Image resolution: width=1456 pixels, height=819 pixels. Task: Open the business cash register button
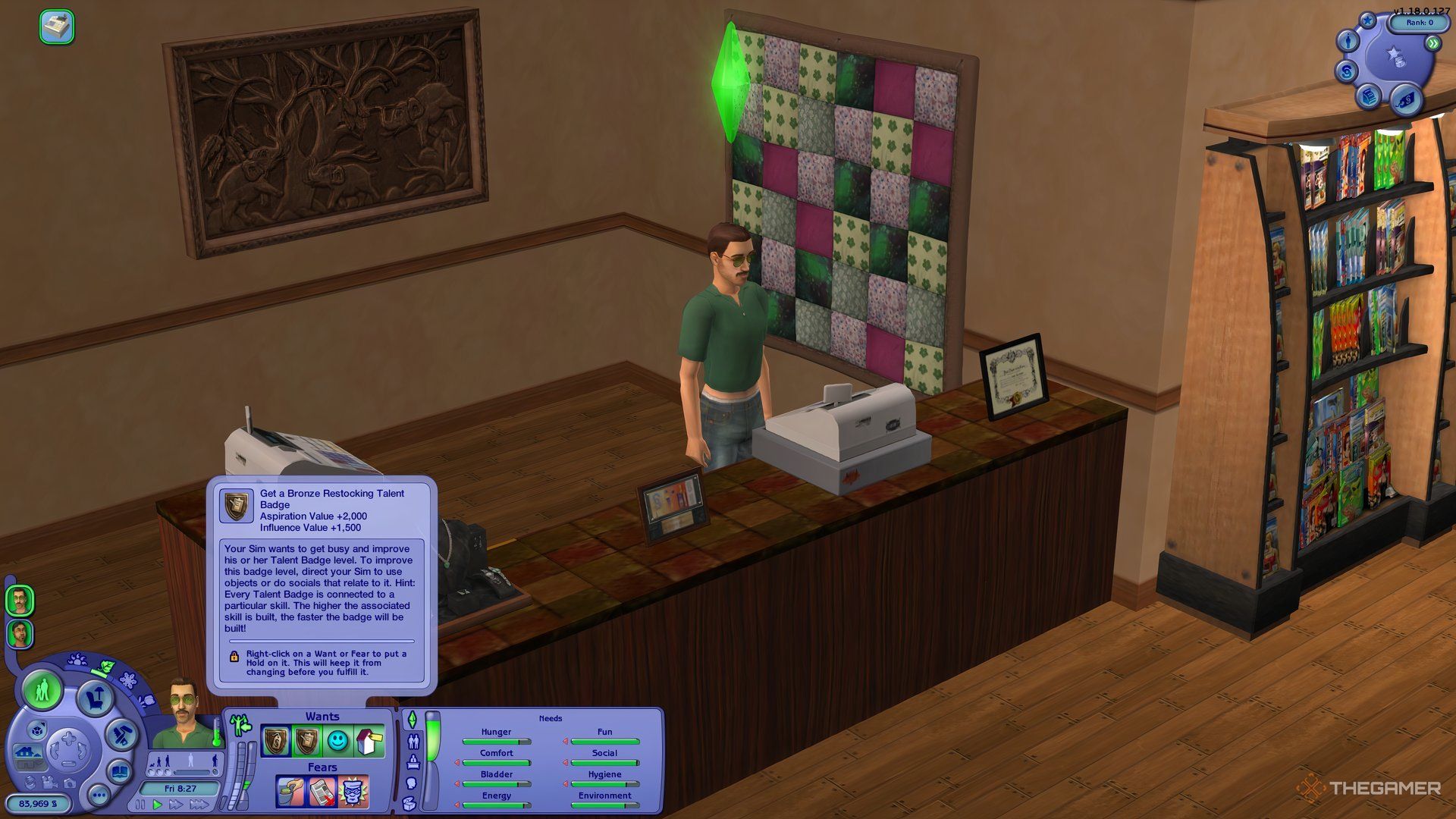point(1369,96)
